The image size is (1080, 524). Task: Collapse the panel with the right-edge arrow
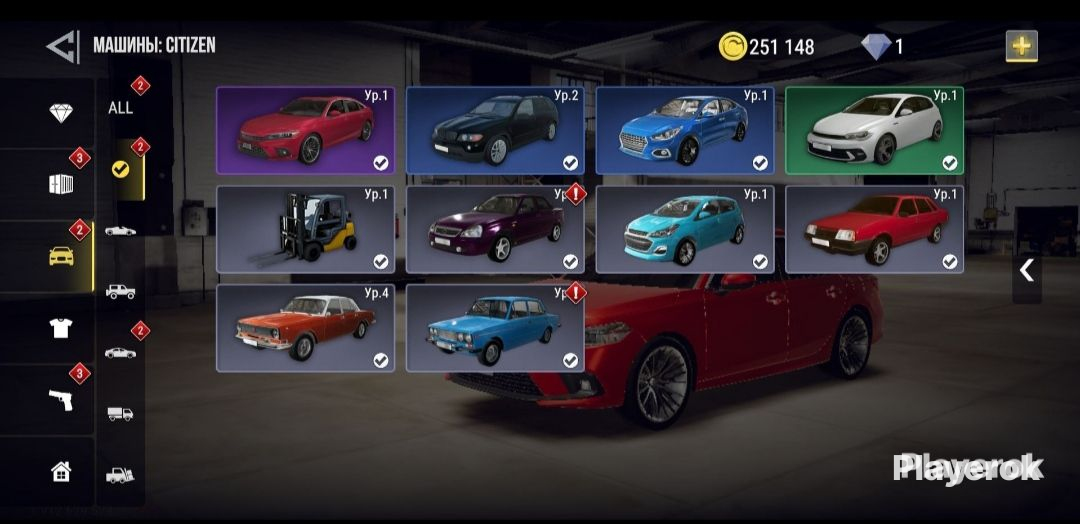1026,269
